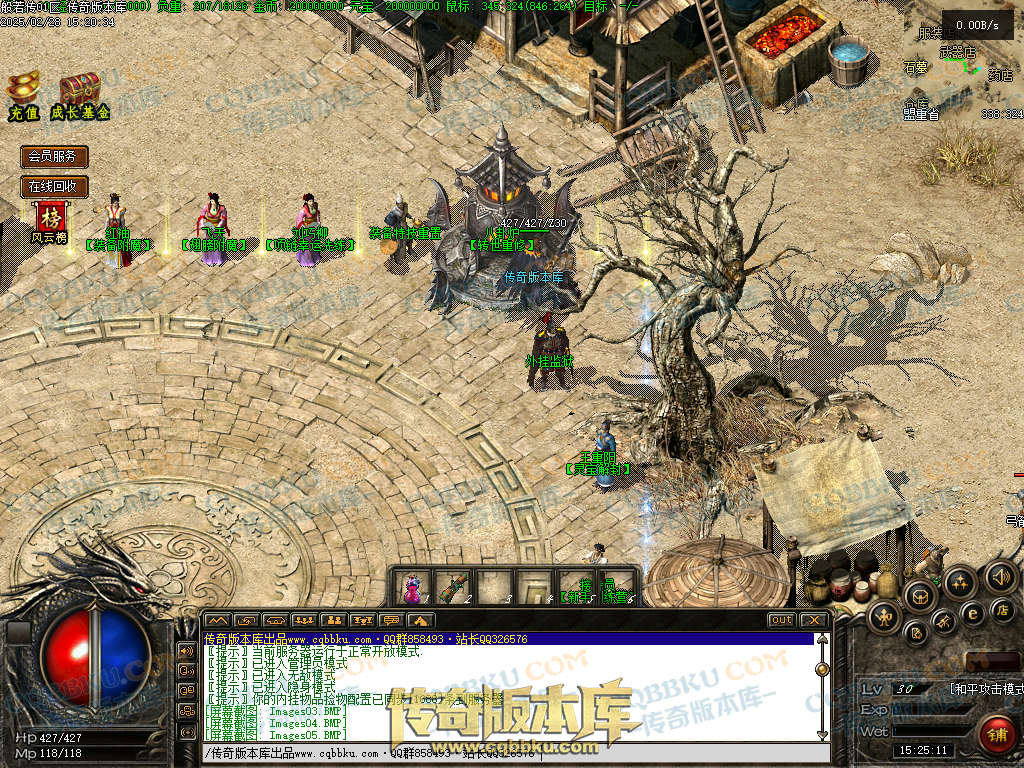Screen dimensions: 1024x768
Task: Show the 风云榜 ranking banner
Action: click(48, 221)
